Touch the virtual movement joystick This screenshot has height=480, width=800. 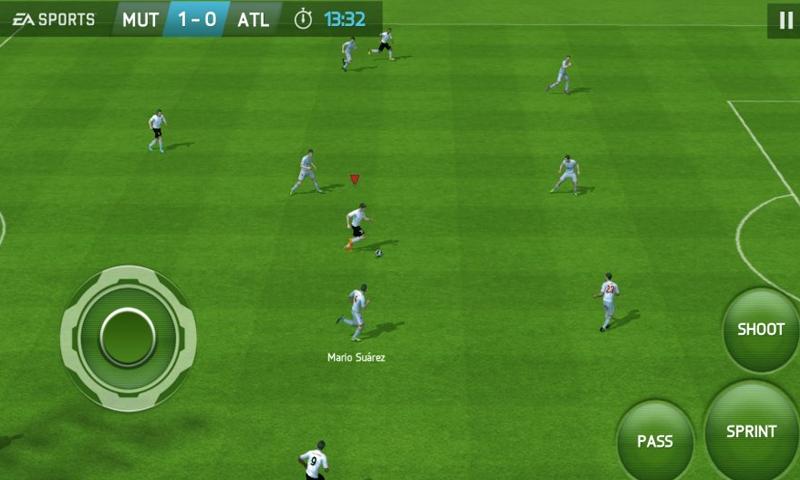128,337
